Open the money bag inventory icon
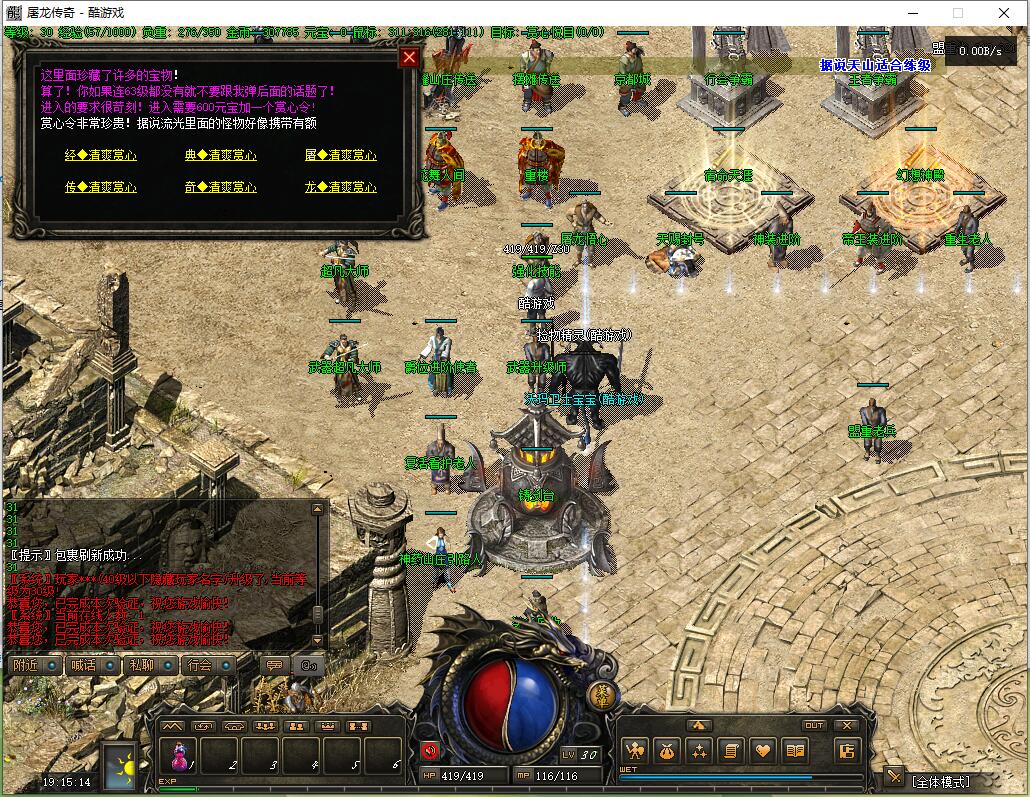This screenshot has height=797, width=1030. pyautogui.click(x=666, y=750)
